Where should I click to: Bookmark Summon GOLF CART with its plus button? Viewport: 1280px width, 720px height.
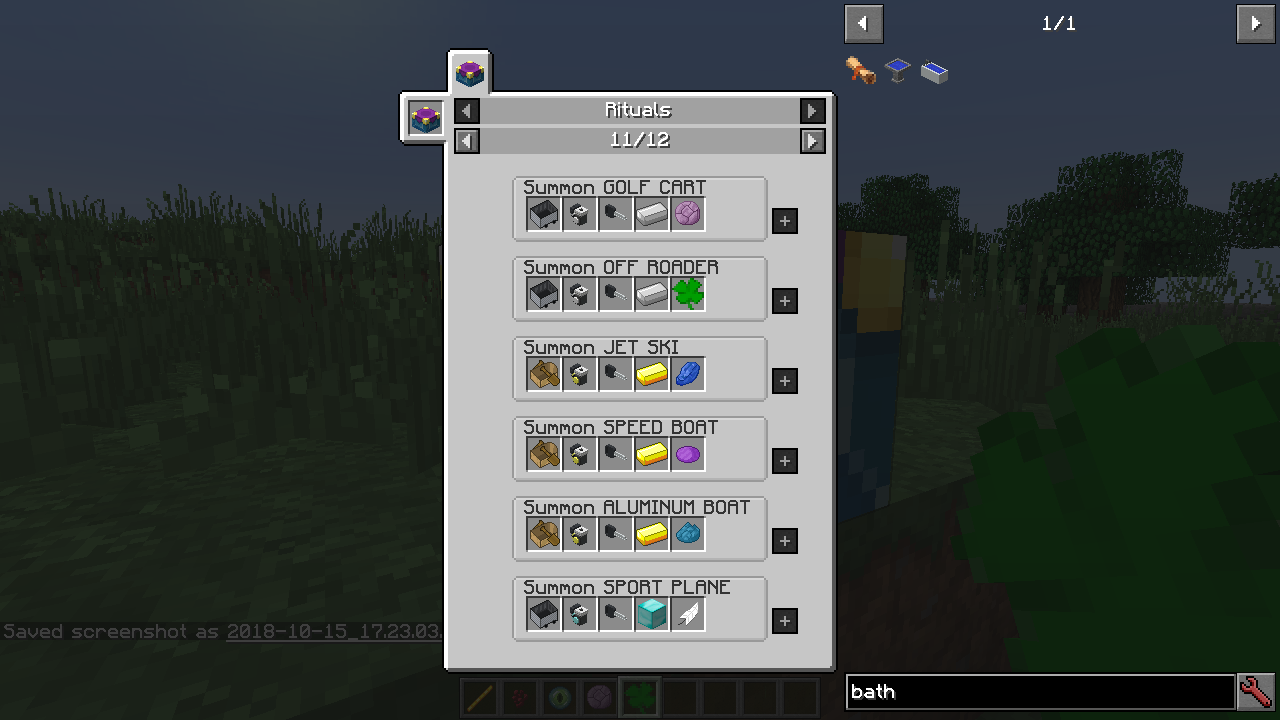[784, 221]
